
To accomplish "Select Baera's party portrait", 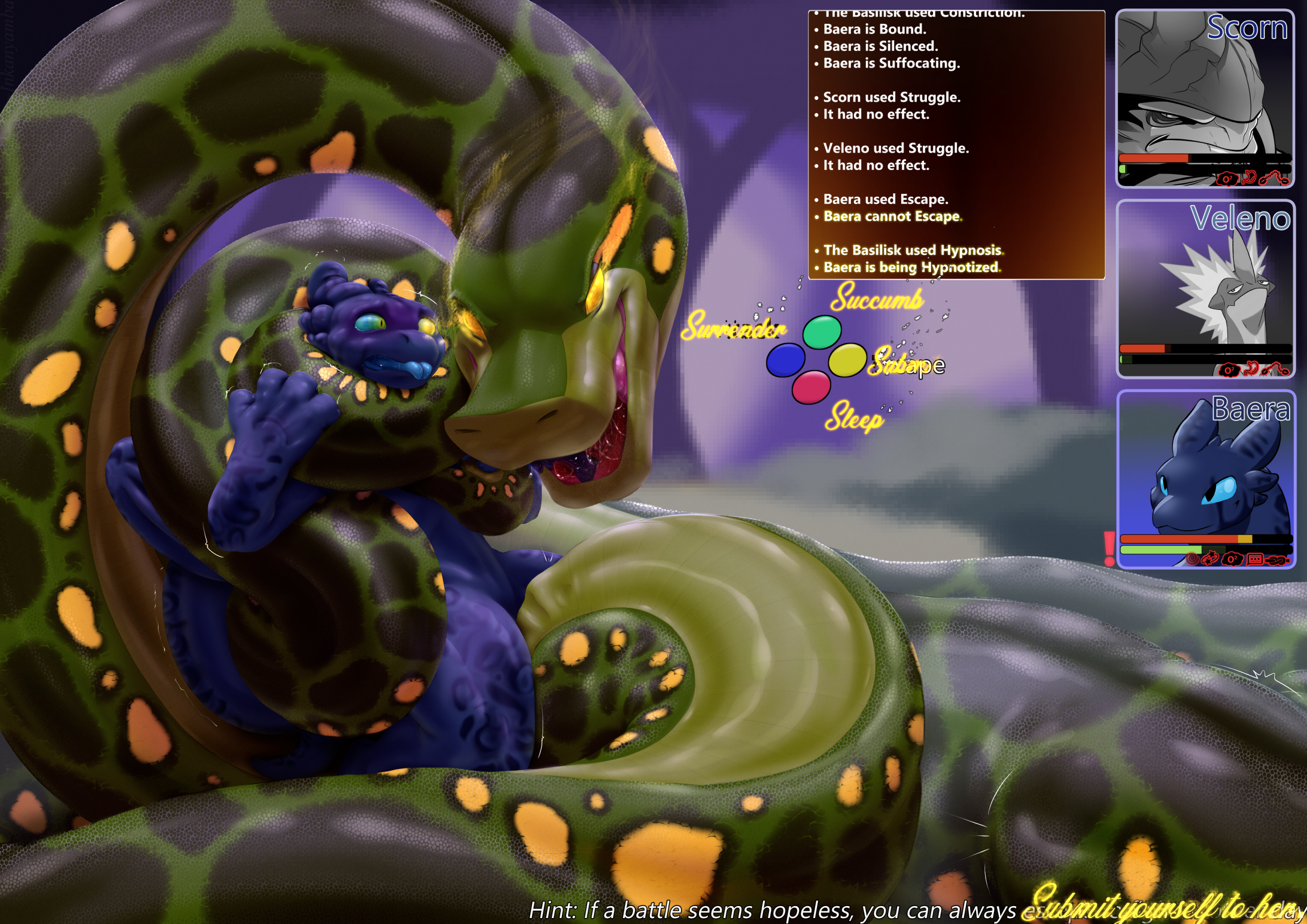I will (1205, 479).
